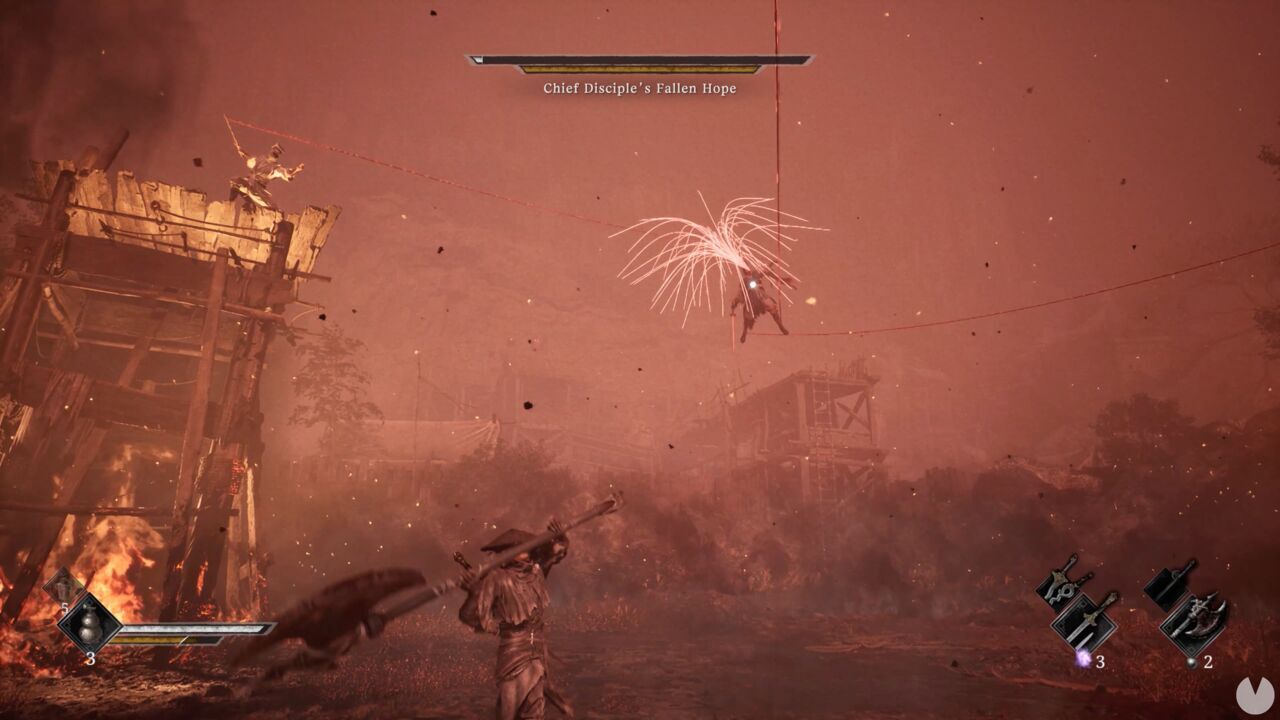Click the gray orb beside the axe counter
This screenshot has height=720, width=1280.
tap(1191, 662)
